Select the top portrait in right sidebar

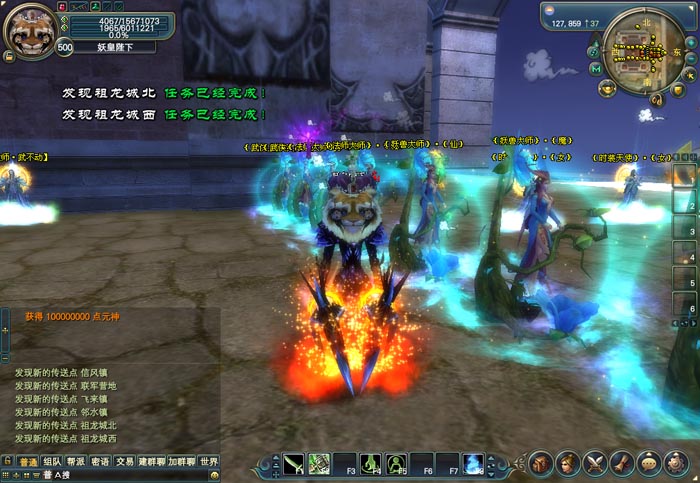point(684,175)
